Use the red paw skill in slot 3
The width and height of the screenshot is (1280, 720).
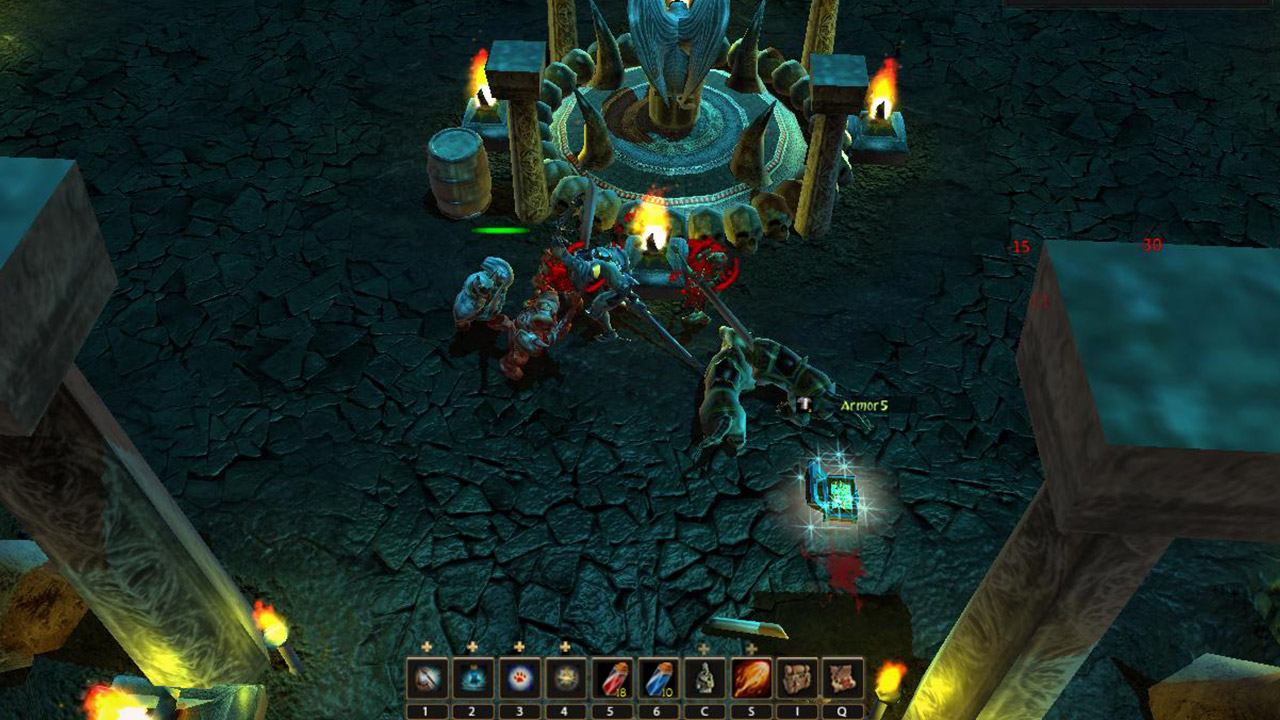point(518,678)
